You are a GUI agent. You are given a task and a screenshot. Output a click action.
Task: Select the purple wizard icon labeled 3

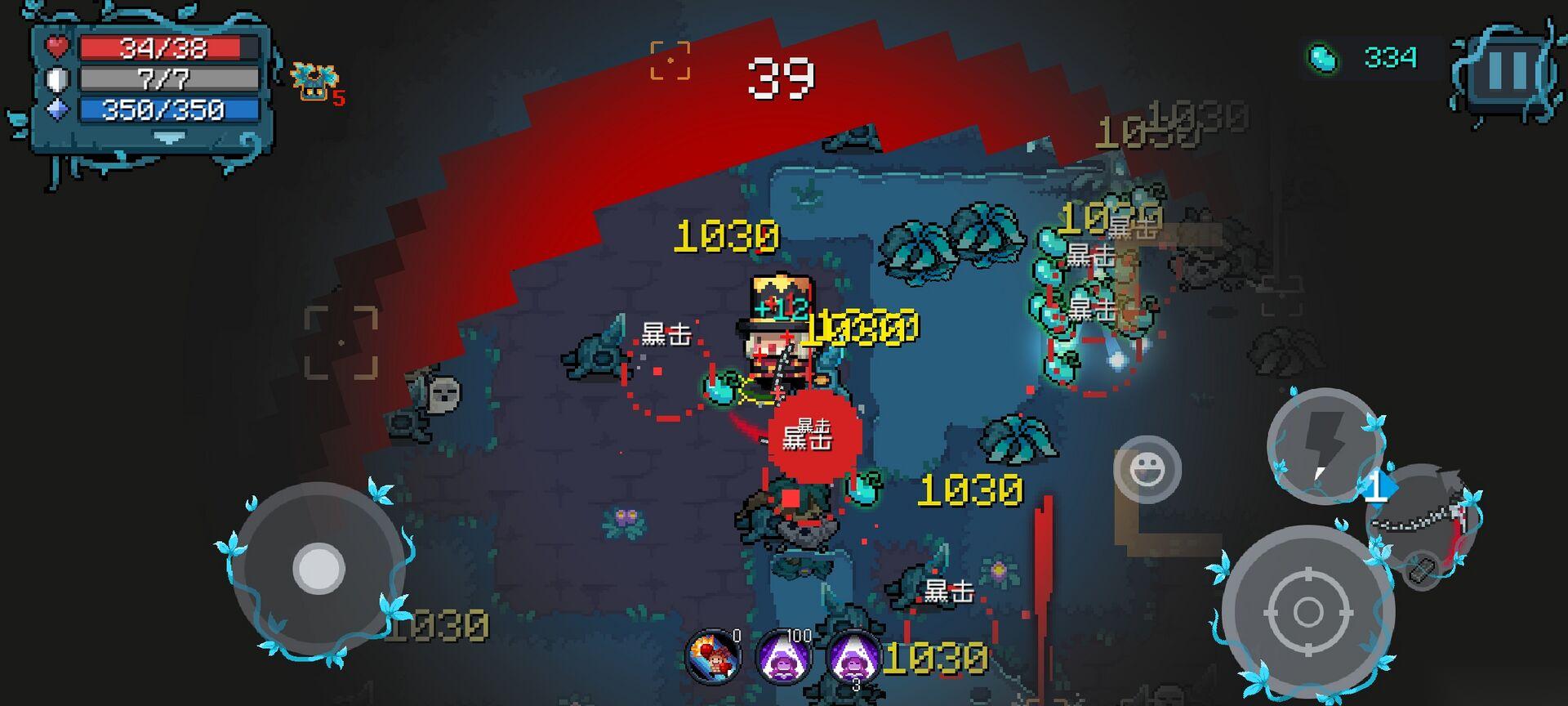[853, 657]
